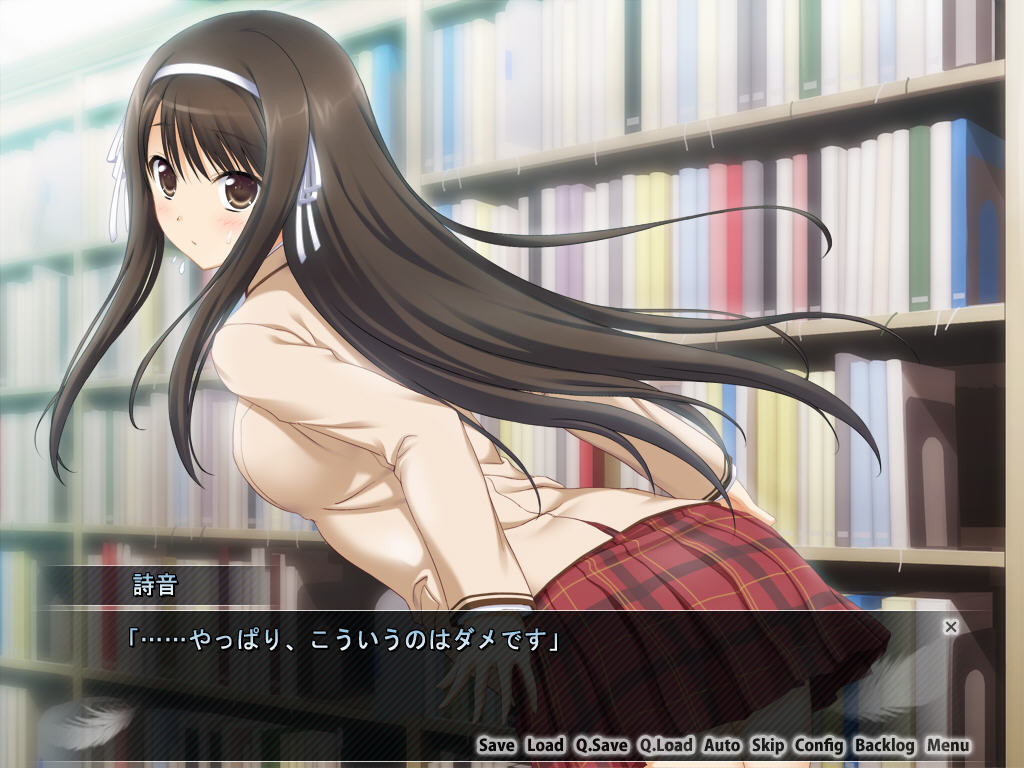Screen dimensions: 1024x768
Task: Quick load with Q.Load
Action: click(666, 745)
